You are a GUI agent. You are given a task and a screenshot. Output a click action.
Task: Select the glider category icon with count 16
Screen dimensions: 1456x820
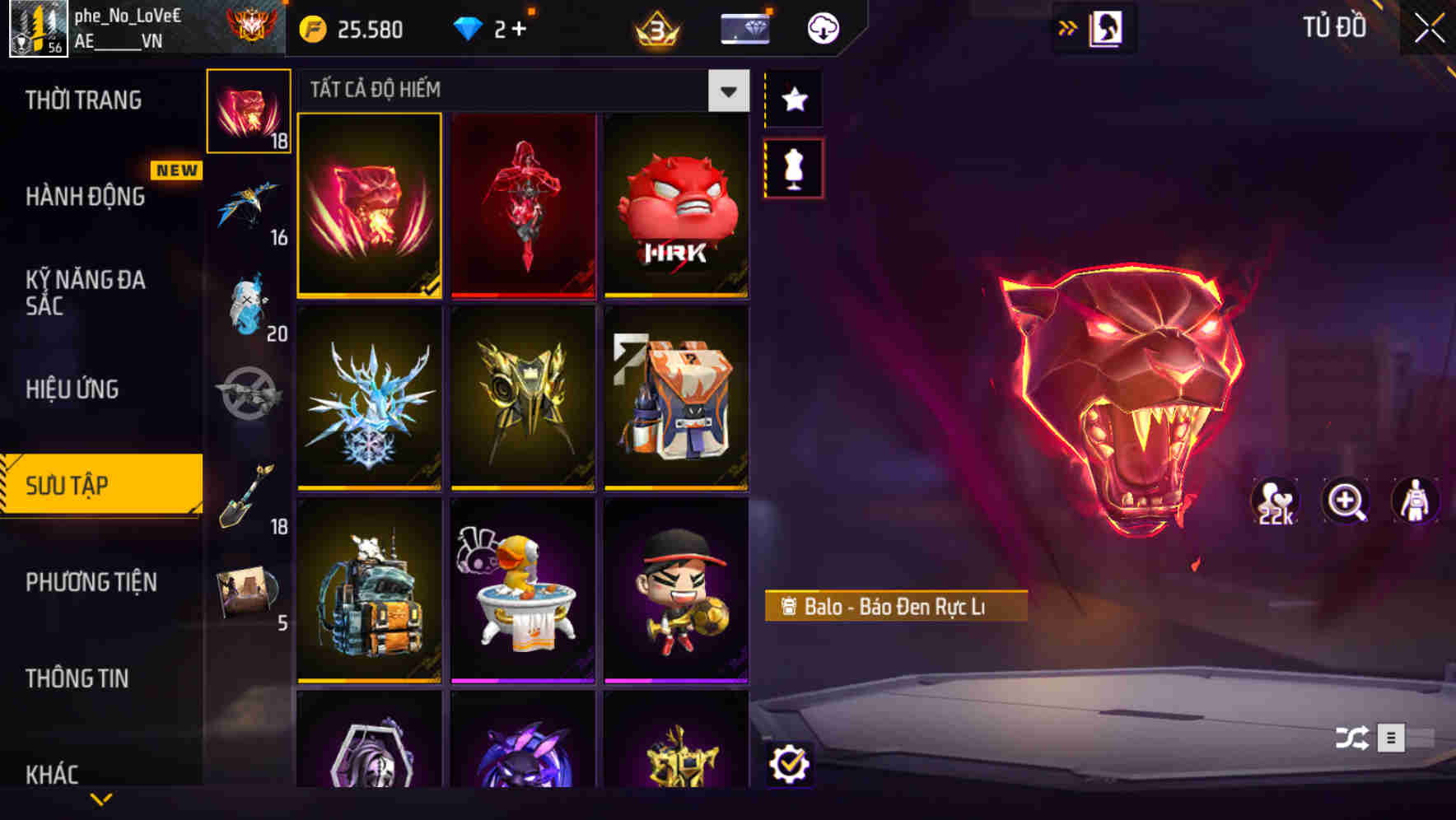tap(247, 204)
